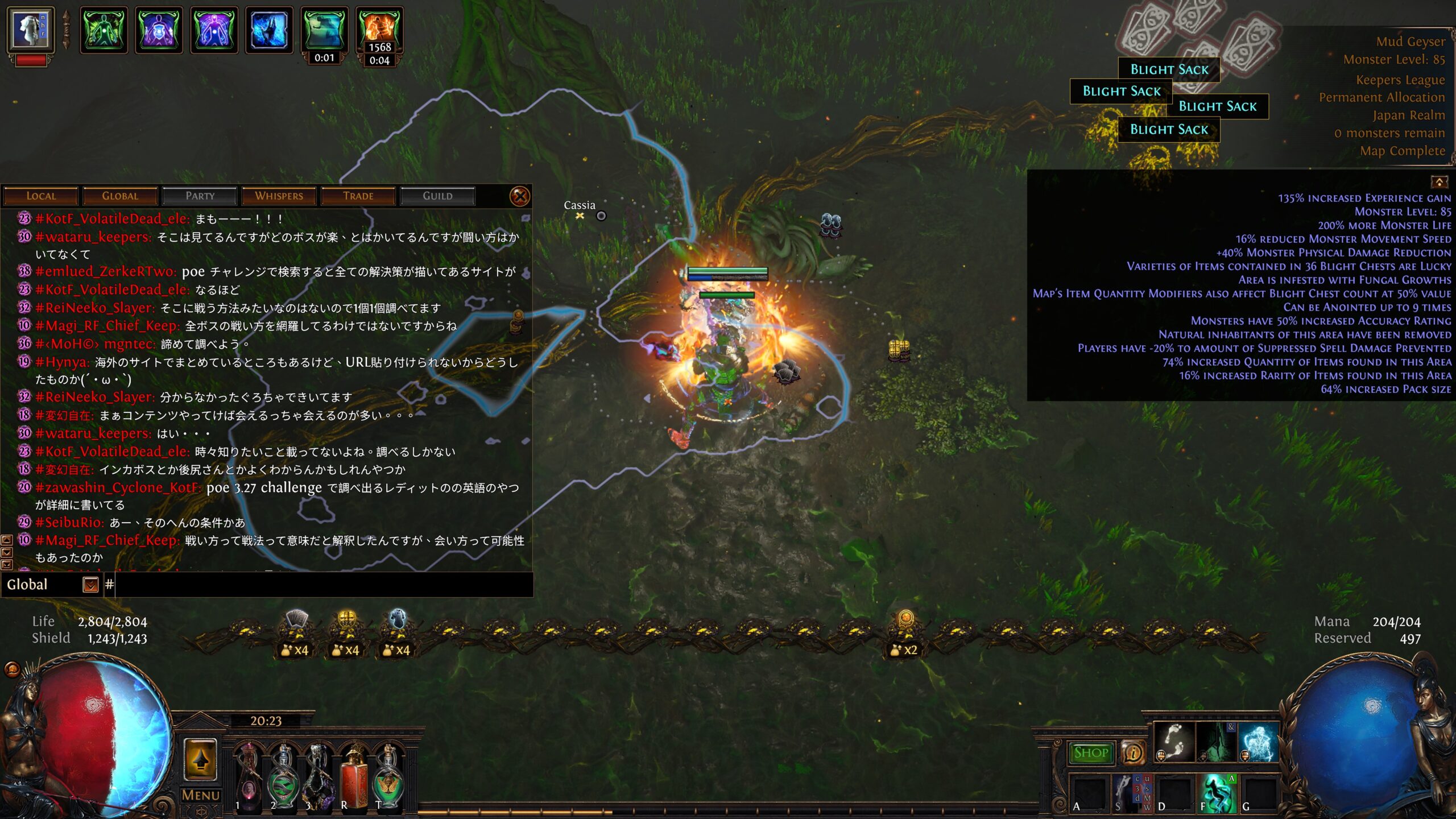Open the Global chat tab
The height and width of the screenshot is (819, 1456).
tap(120, 196)
